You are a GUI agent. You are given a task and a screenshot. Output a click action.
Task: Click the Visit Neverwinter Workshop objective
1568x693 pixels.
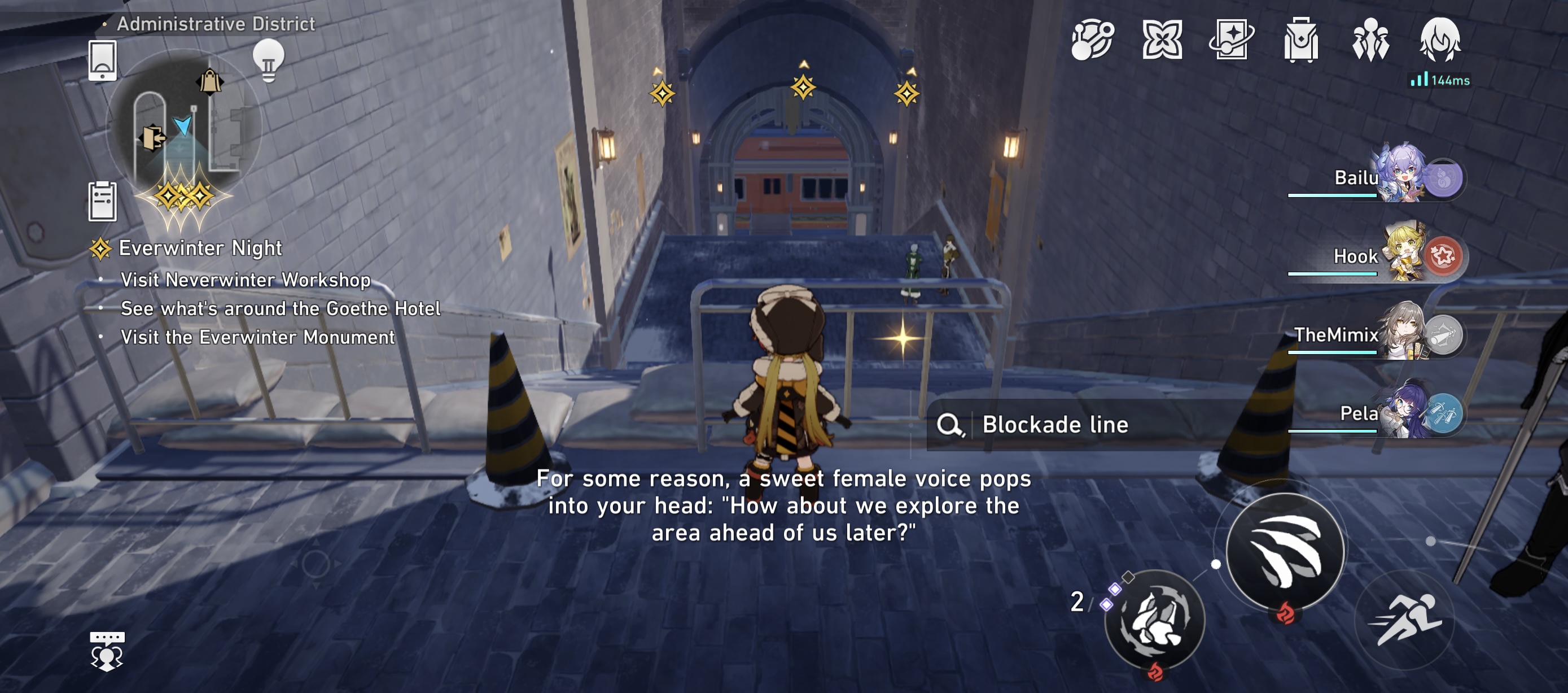pyautogui.click(x=246, y=281)
